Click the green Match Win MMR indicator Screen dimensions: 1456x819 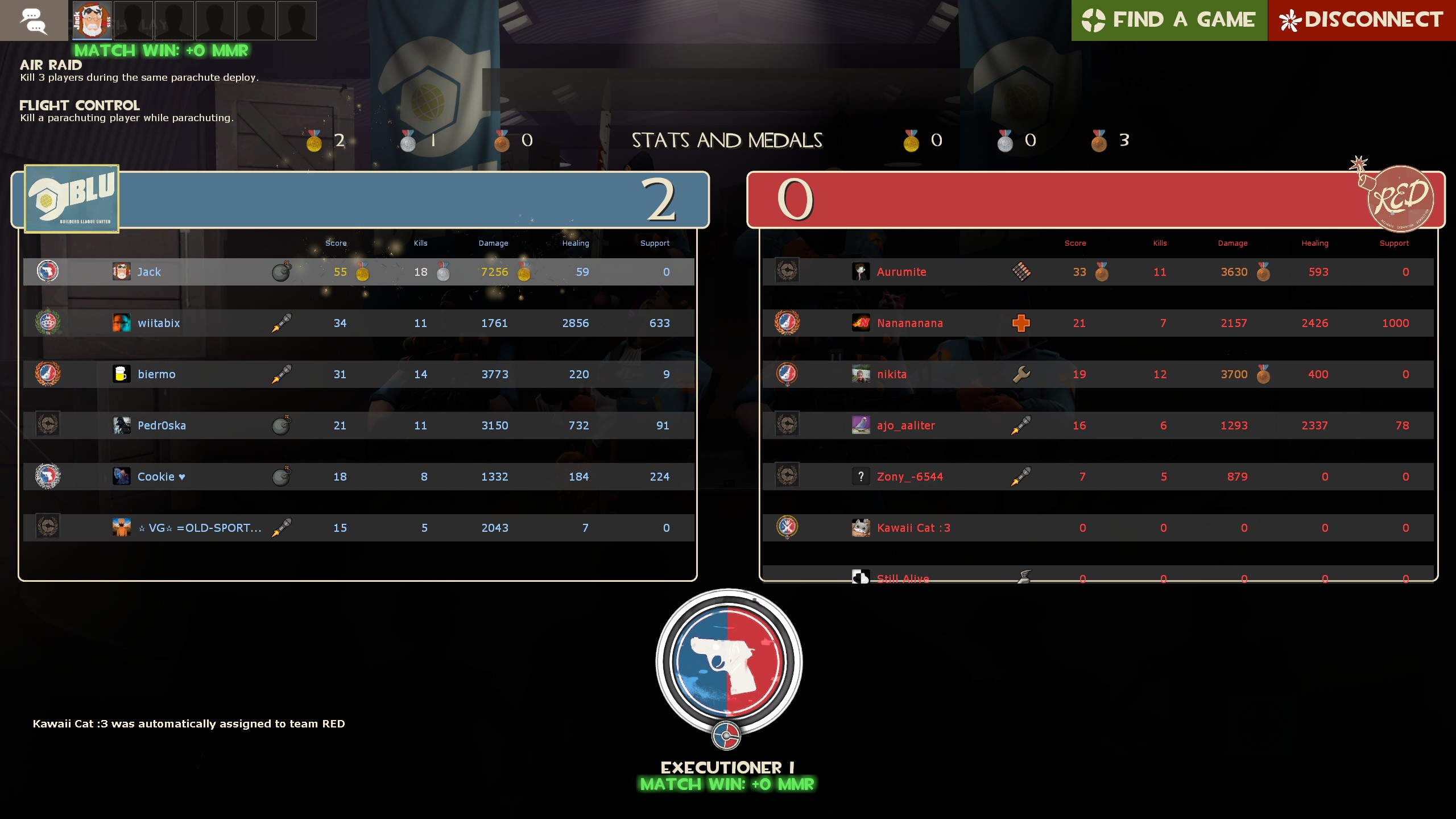(x=162, y=51)
